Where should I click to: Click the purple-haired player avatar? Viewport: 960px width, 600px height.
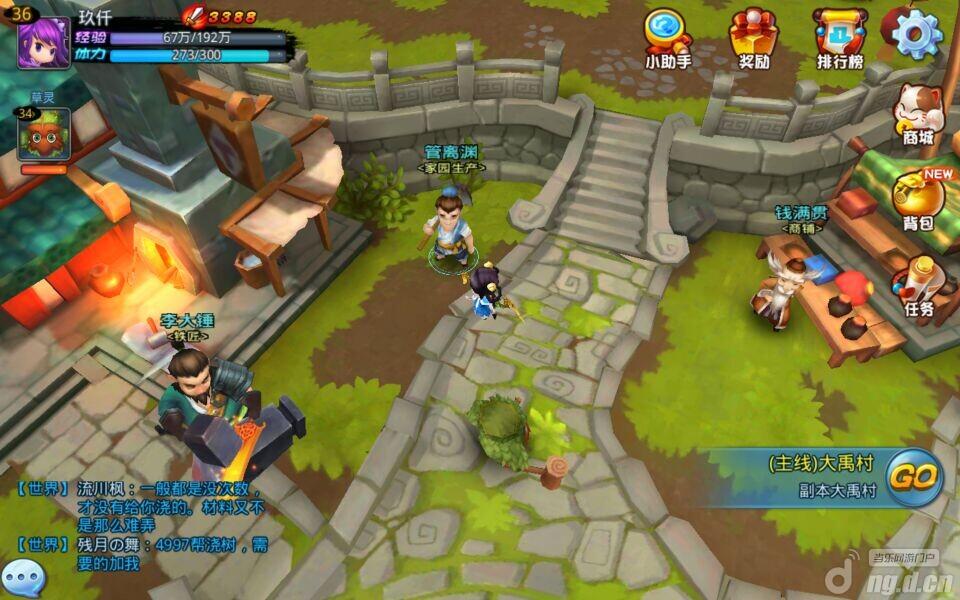point(44,42)
